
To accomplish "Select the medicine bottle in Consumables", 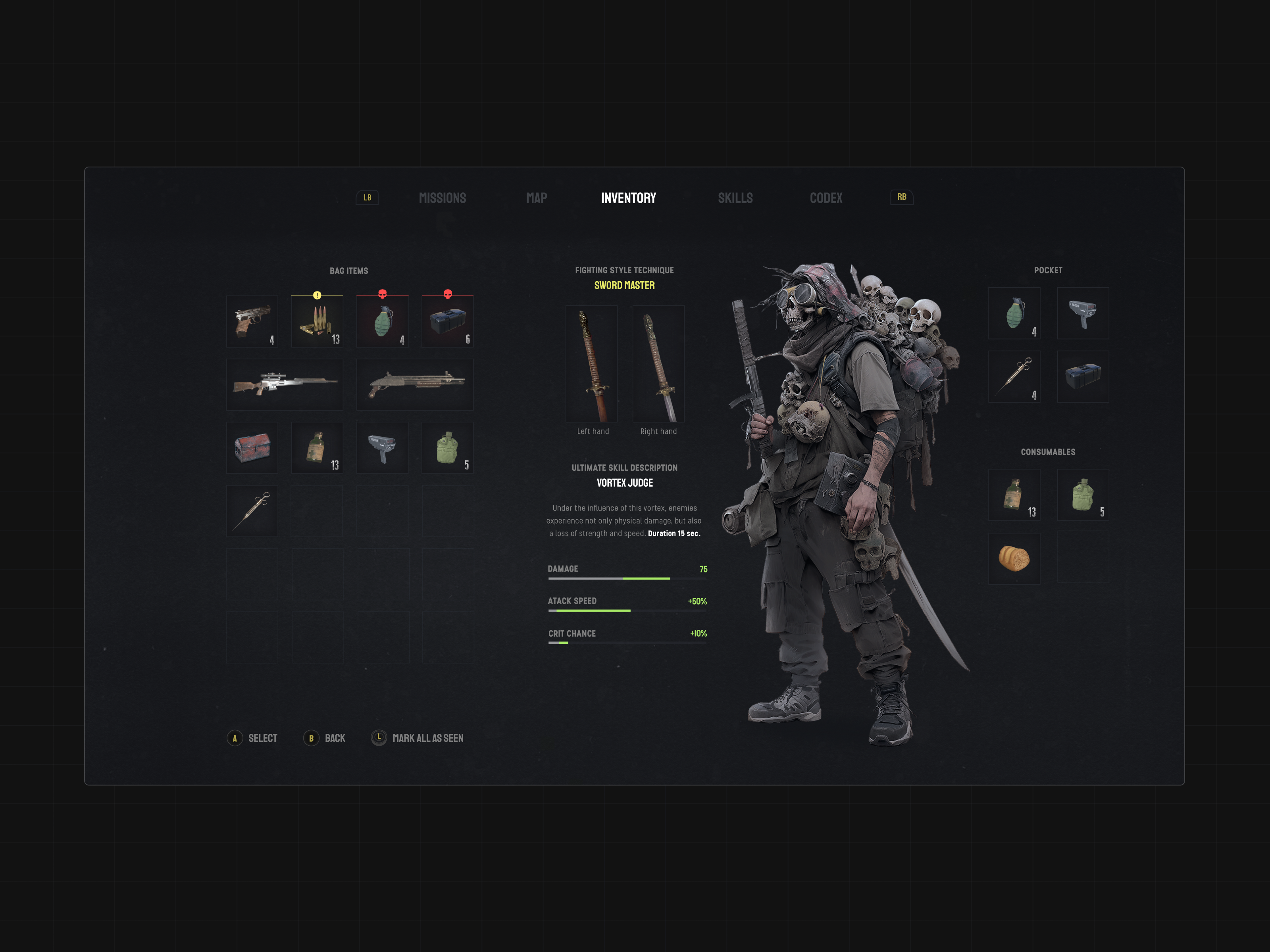I will pyautogui.click(x=1014, y=495).
